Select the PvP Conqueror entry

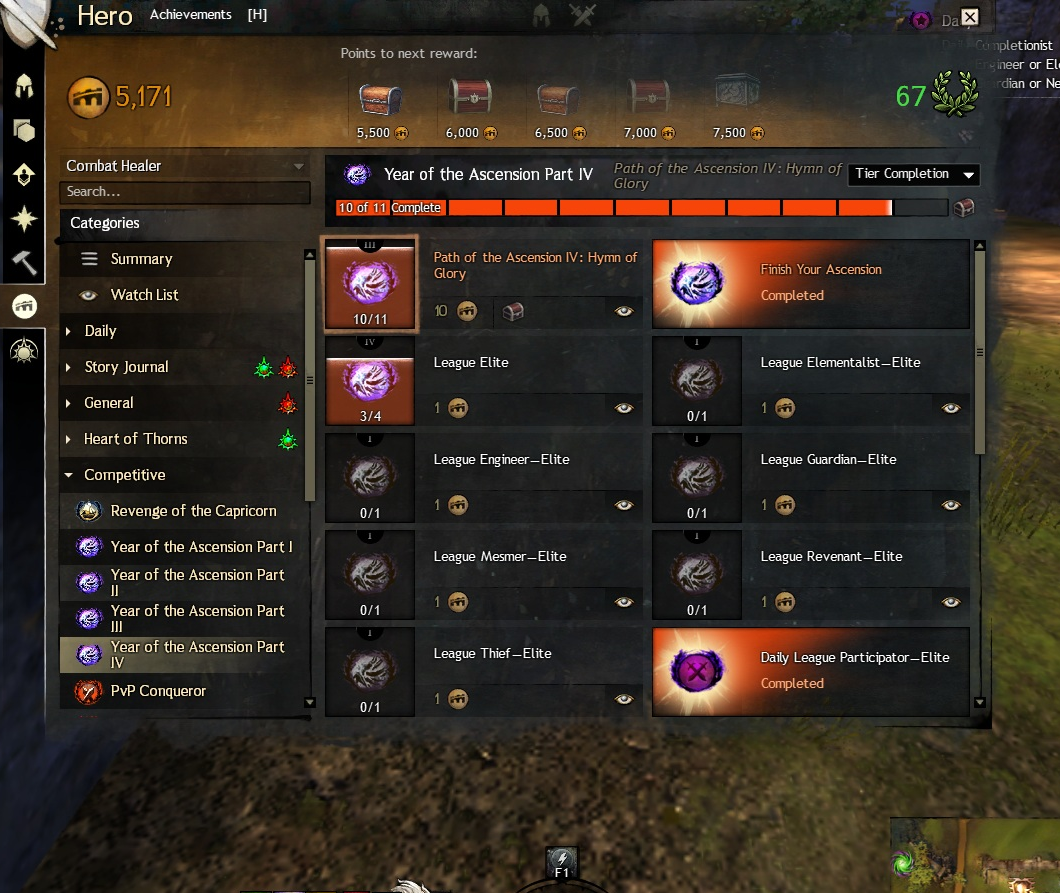pos(158,691)
